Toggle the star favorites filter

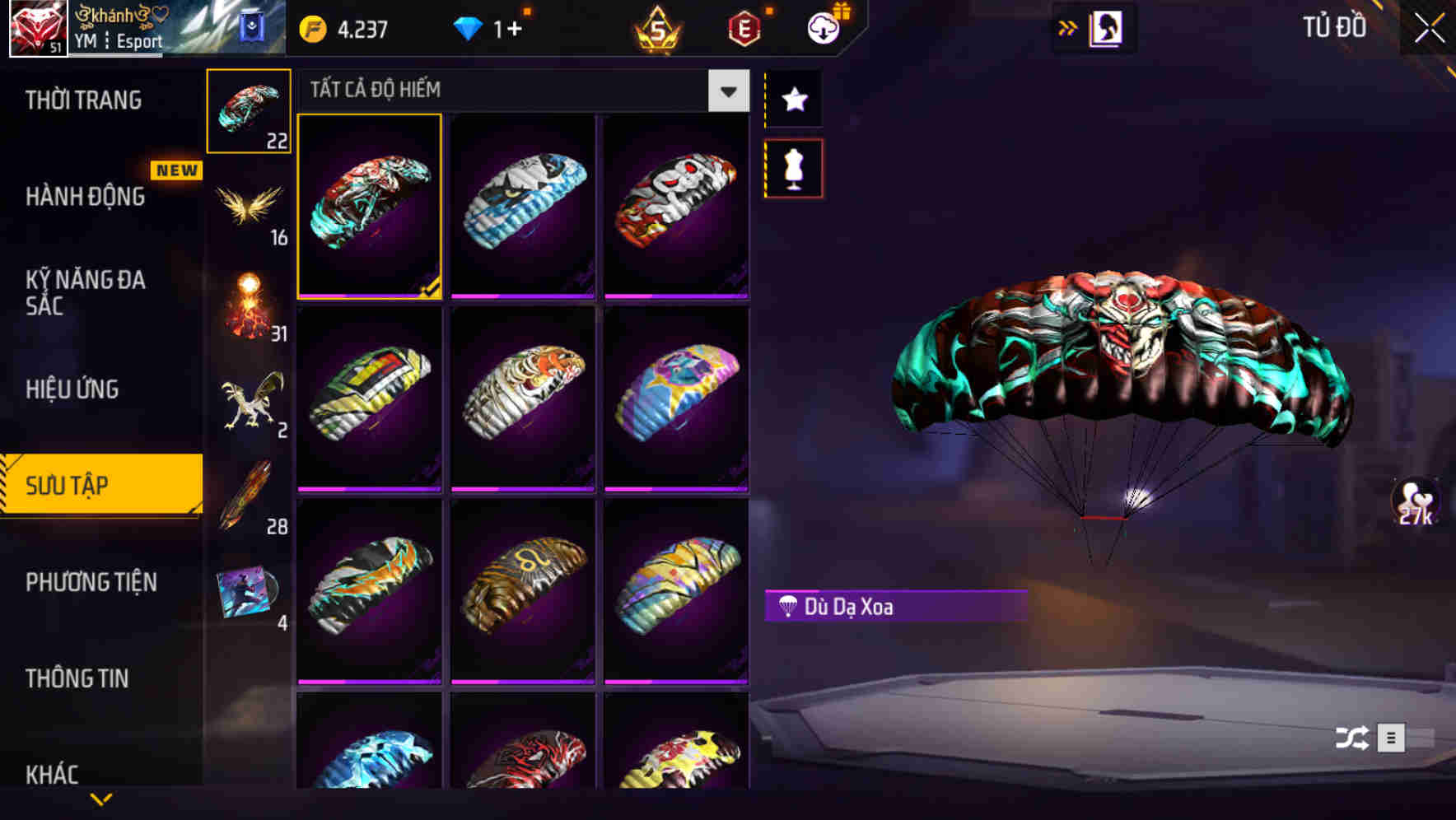click(793, 99)
